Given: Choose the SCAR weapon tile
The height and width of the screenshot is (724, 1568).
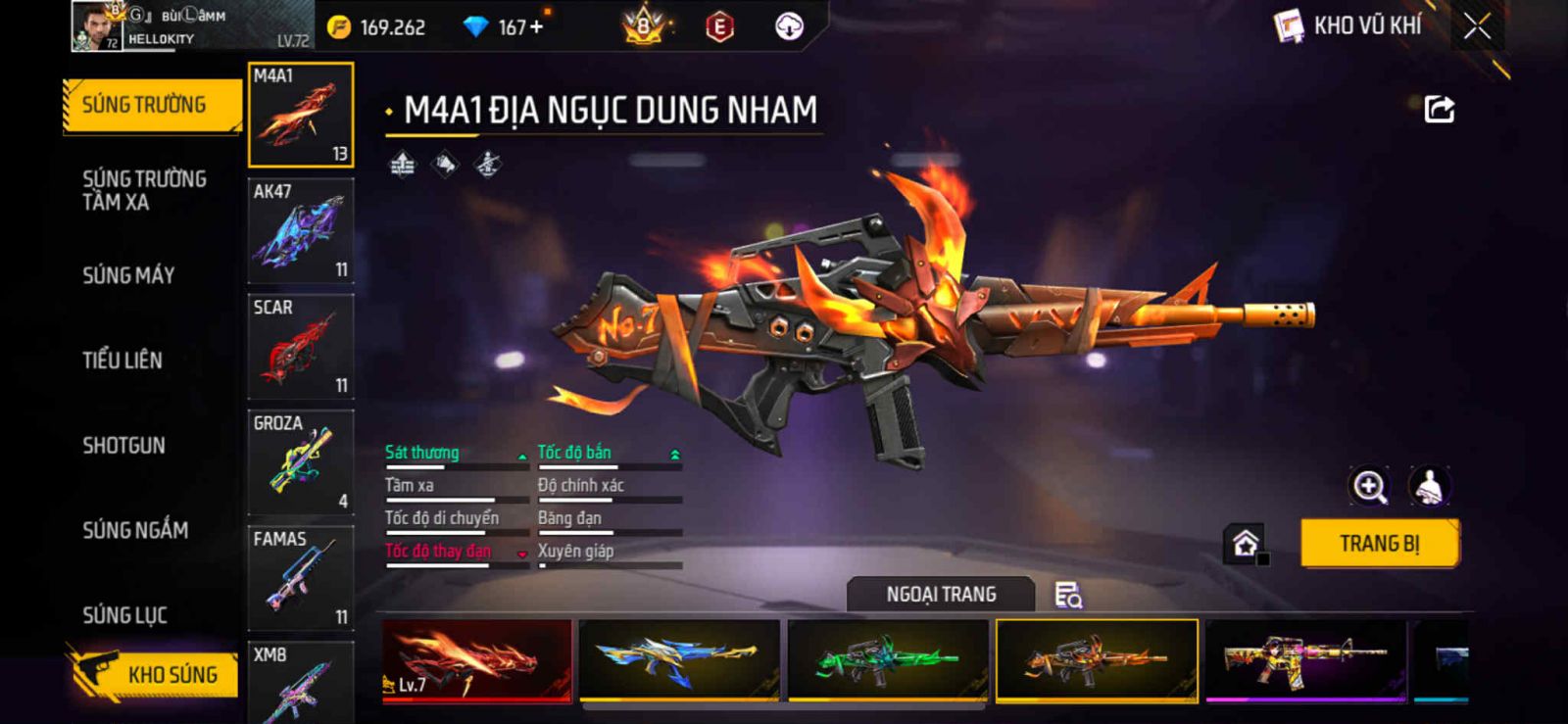Looking at the screenshot, I should coord(301,347).
